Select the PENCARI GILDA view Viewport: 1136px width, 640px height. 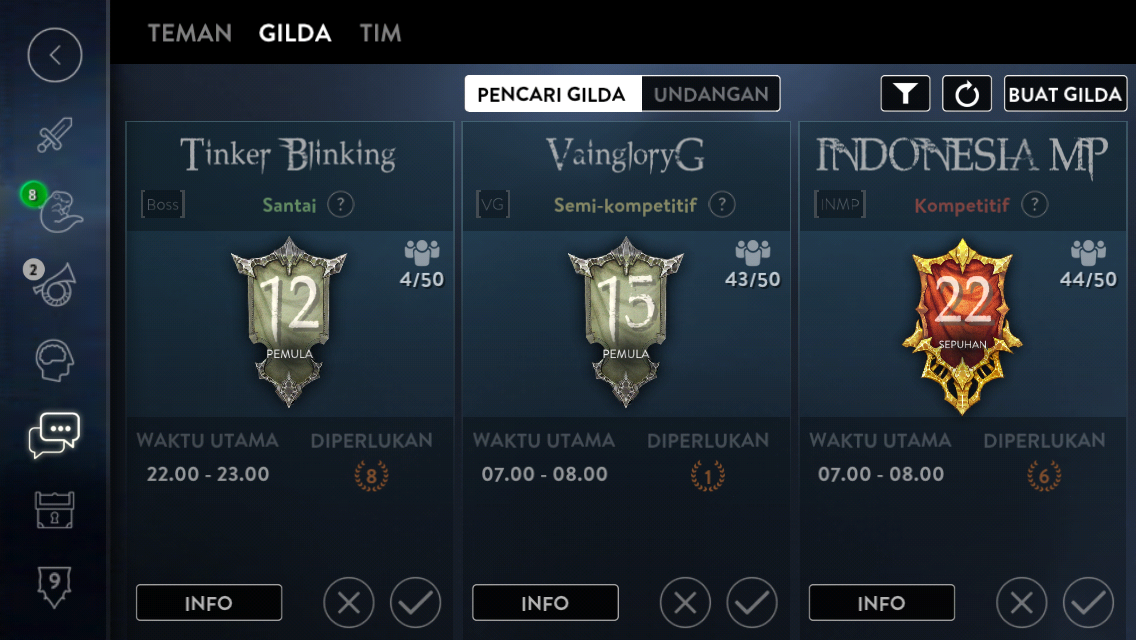(552, 94)
